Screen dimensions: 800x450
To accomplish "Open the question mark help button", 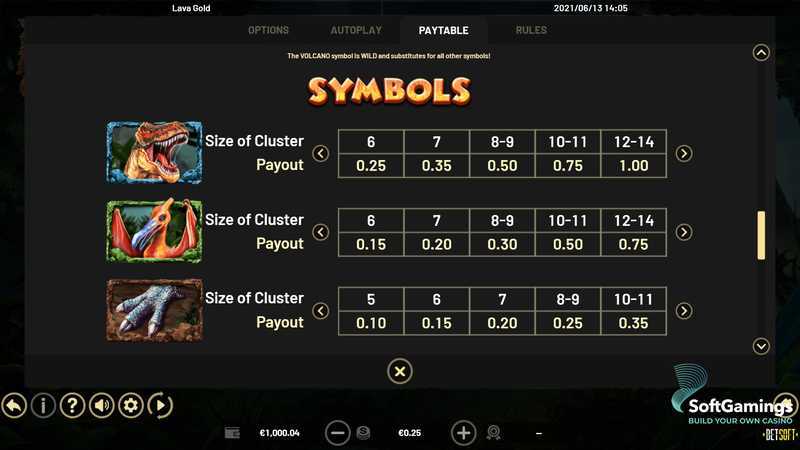I will 72,405.
